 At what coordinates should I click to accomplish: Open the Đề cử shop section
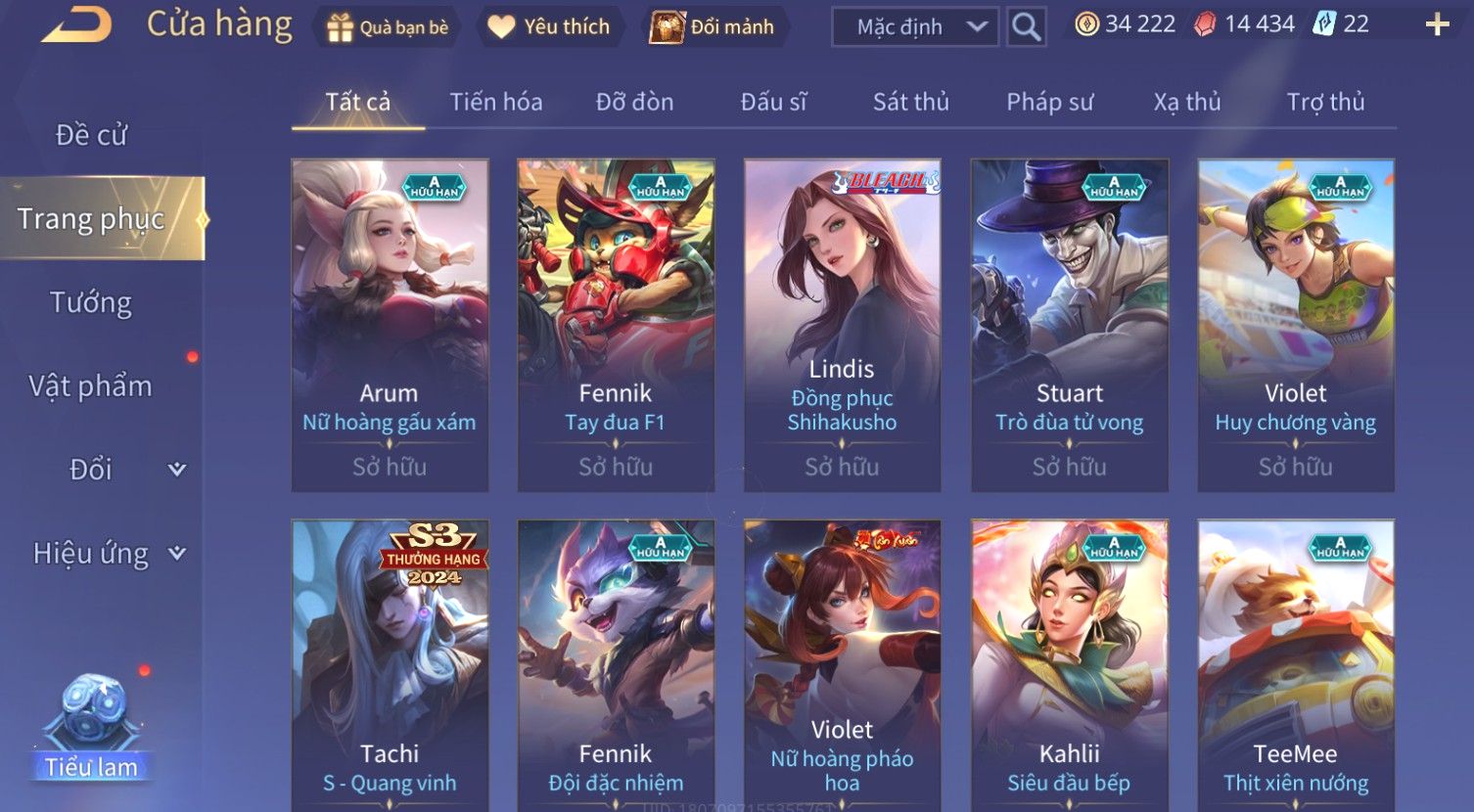(x=91, y=135)
